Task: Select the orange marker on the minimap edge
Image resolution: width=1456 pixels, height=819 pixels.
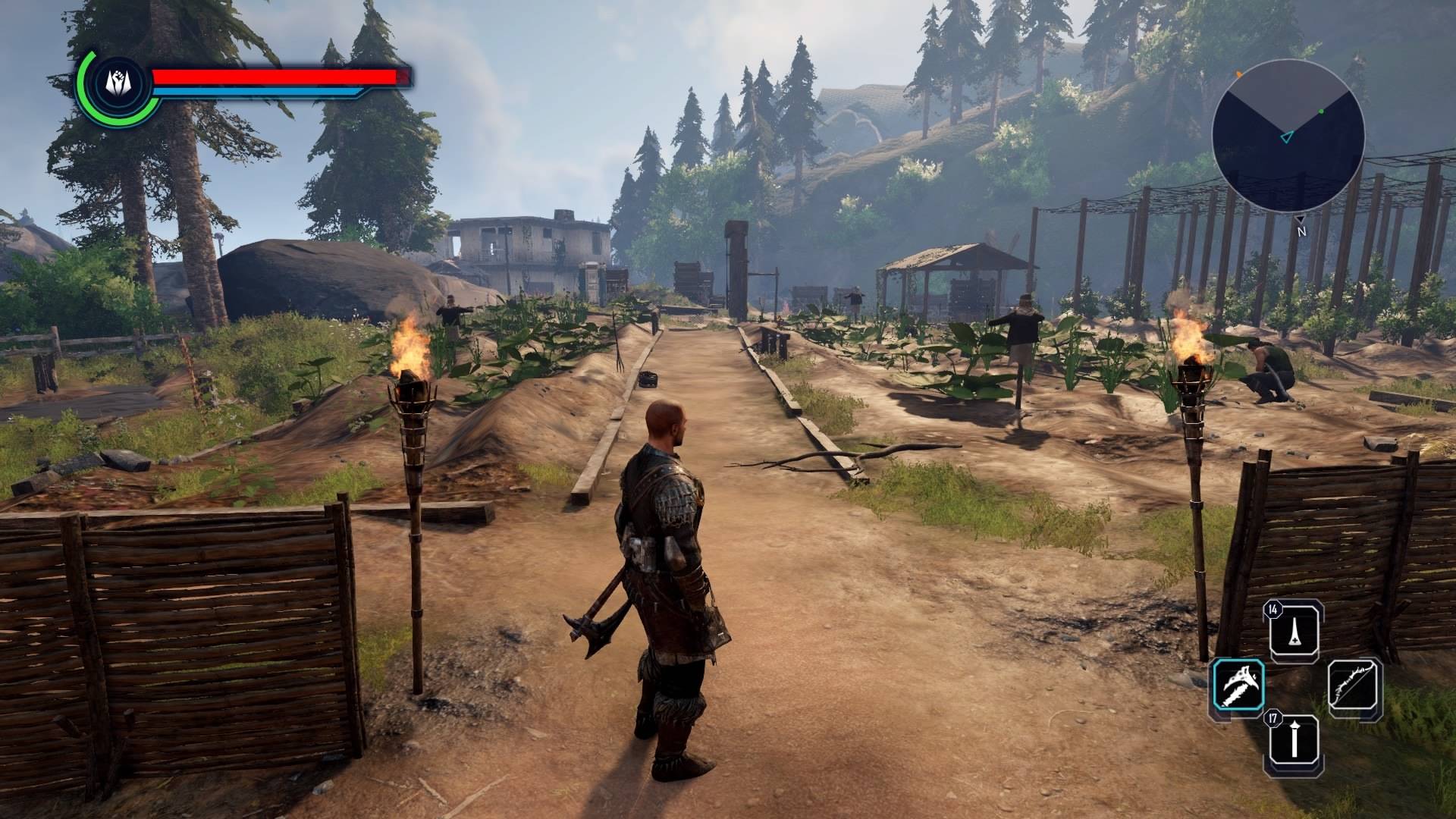Action: click(x=1239, y=74)
